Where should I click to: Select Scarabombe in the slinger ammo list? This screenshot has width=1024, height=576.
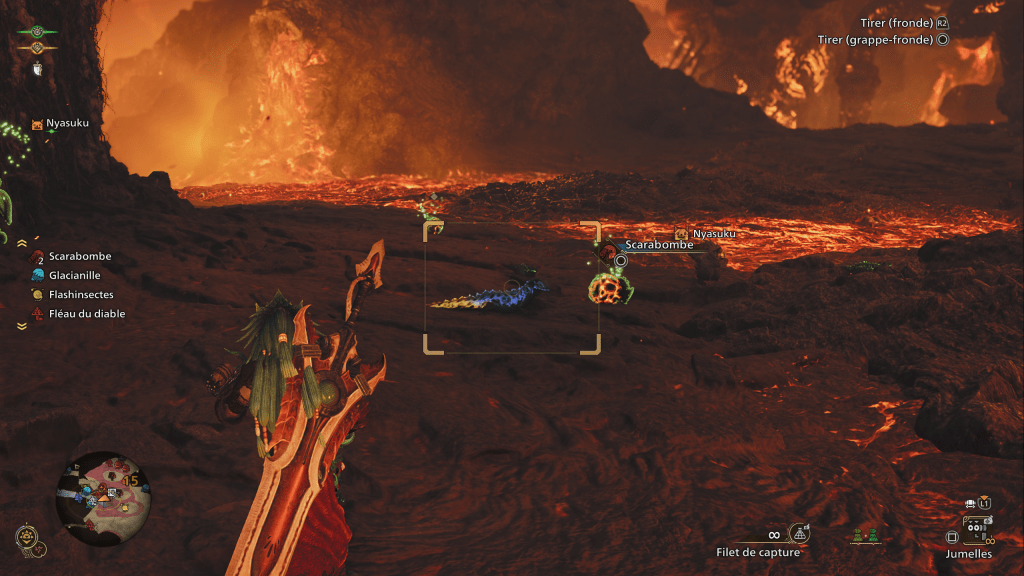[79, 256]
